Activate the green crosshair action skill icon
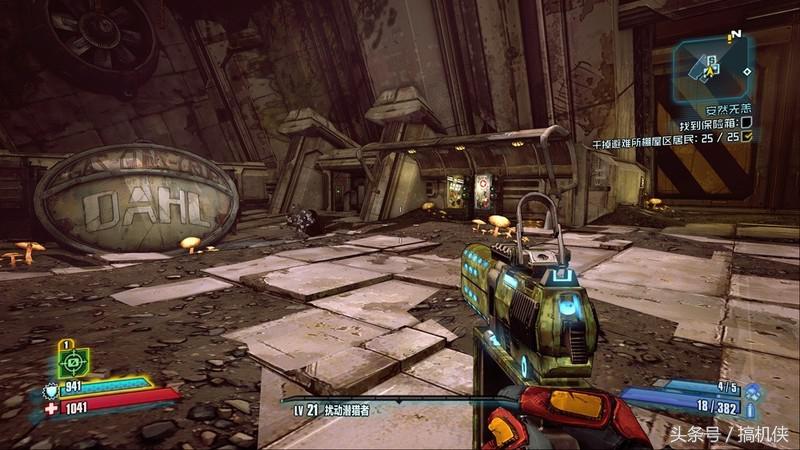 tap(74, 361)
